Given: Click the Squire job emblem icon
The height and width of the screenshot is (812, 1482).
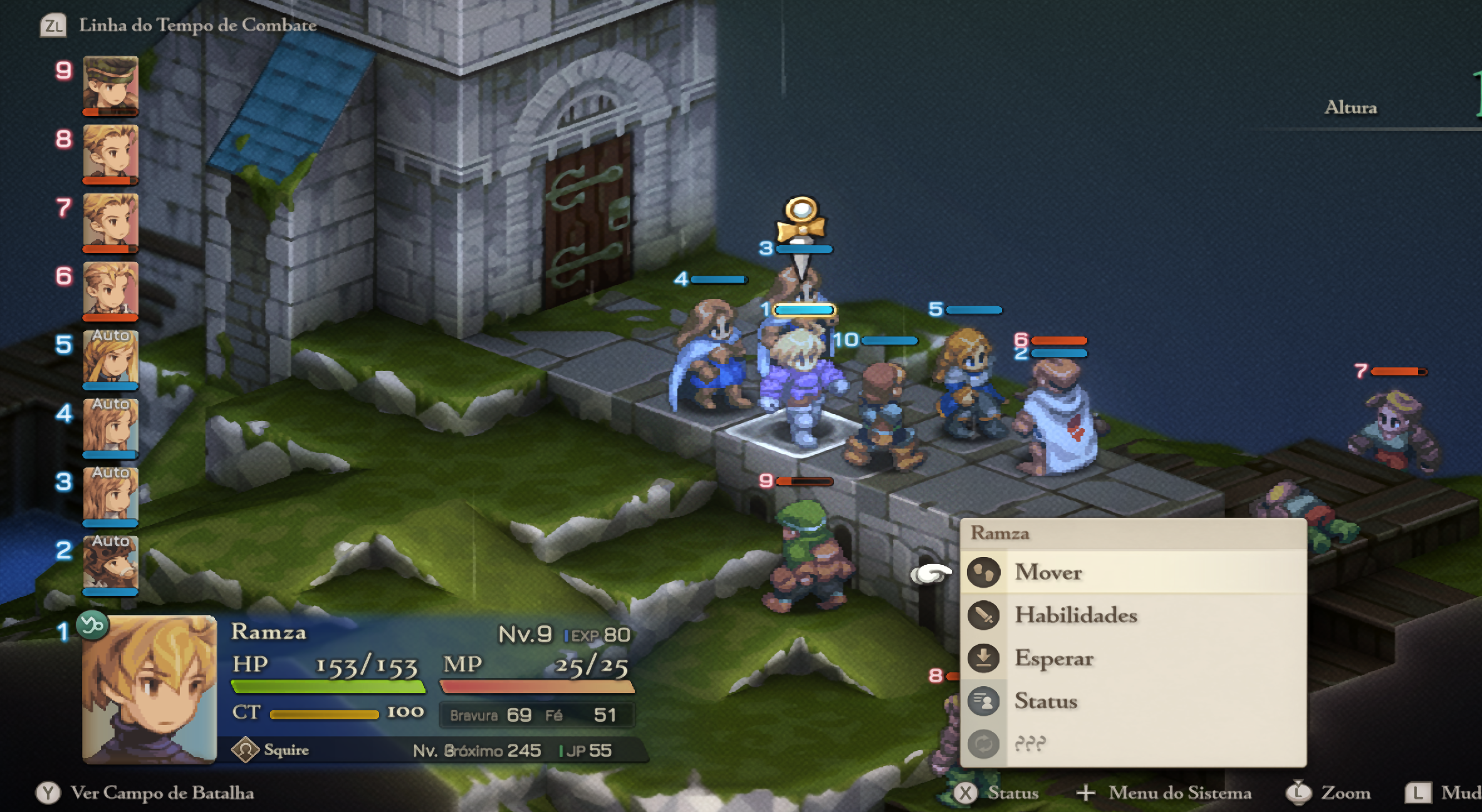Looking at the screenshot, I should pos(247,749).
